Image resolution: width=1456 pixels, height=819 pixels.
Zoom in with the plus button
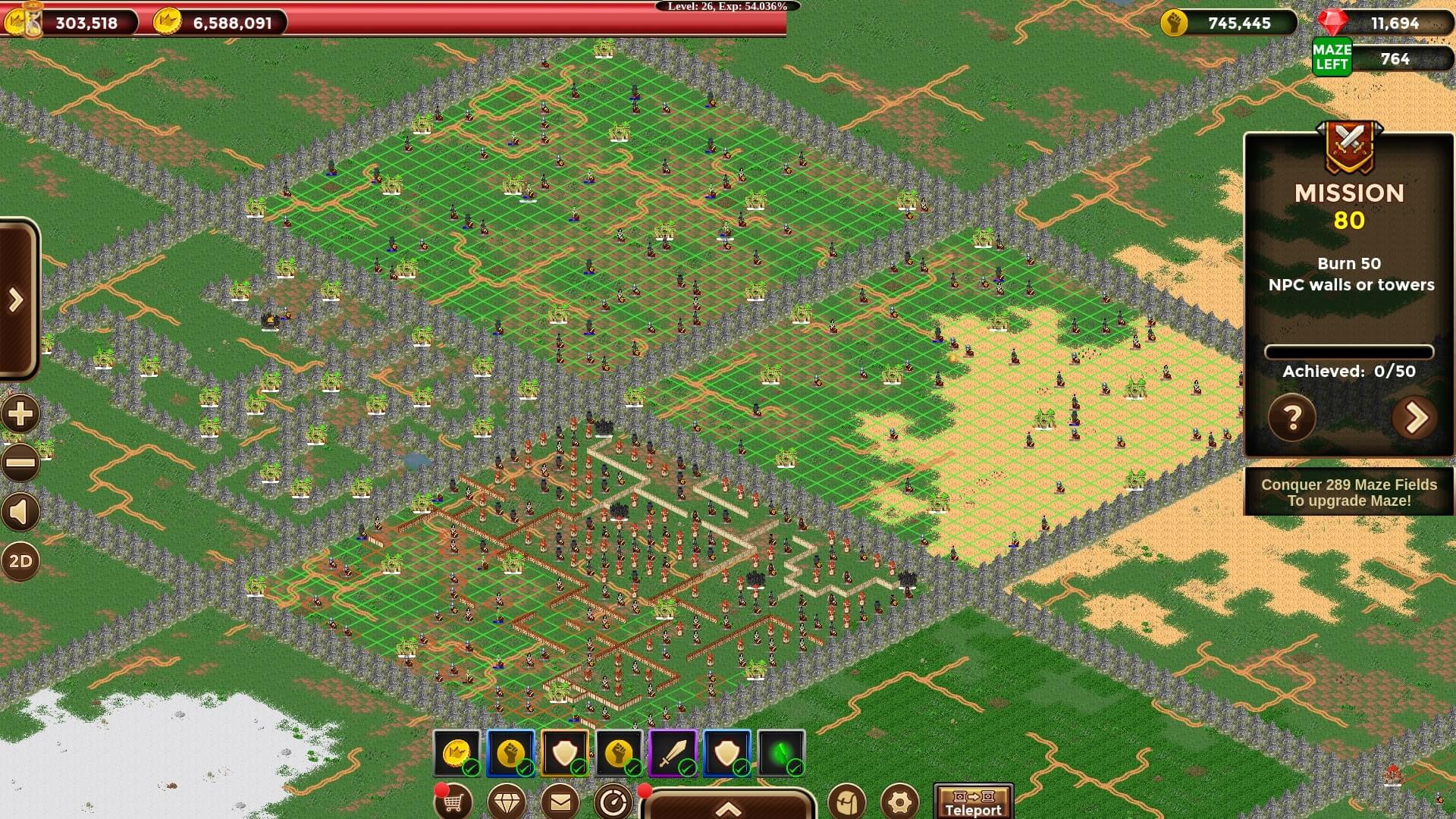(x=20, y=414)
